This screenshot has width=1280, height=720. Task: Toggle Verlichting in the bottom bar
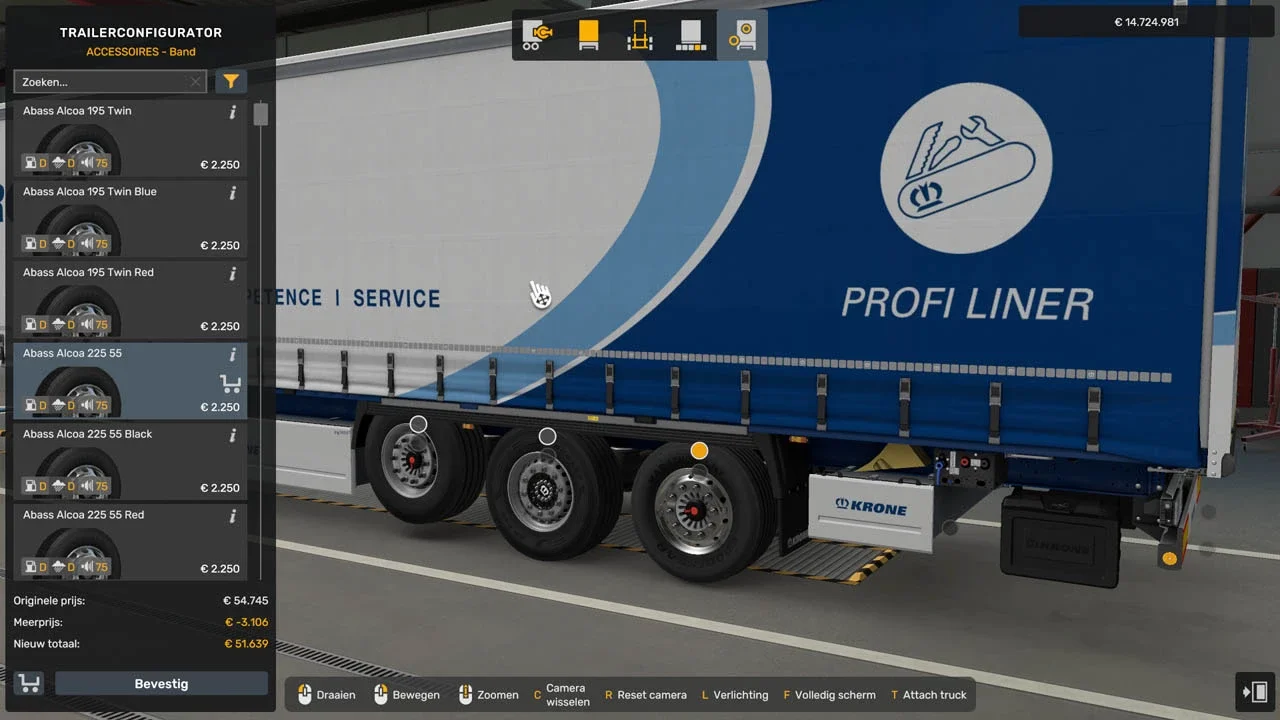pos(735,694)
